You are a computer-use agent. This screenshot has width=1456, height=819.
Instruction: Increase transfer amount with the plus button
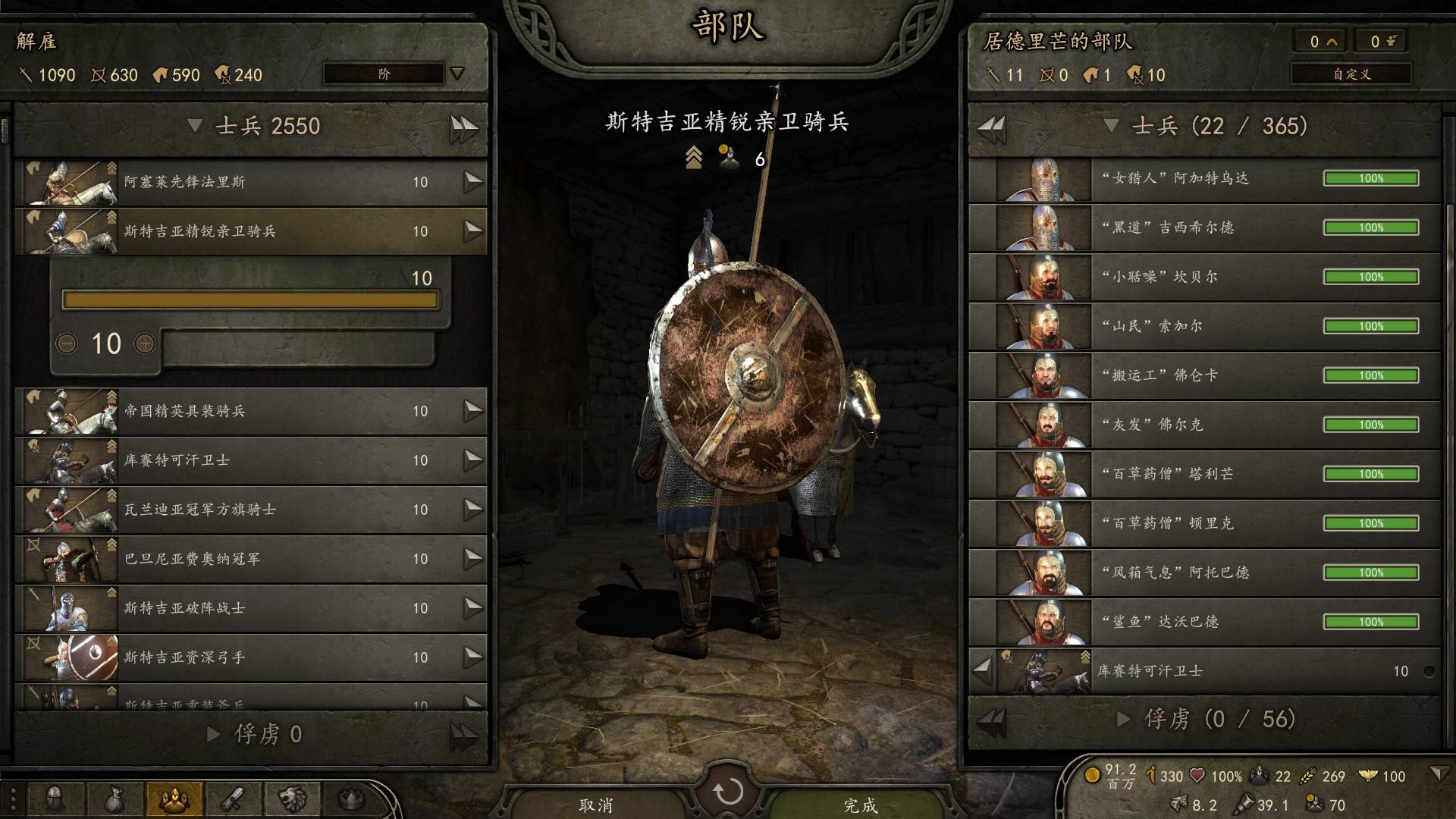click(145, 344)
